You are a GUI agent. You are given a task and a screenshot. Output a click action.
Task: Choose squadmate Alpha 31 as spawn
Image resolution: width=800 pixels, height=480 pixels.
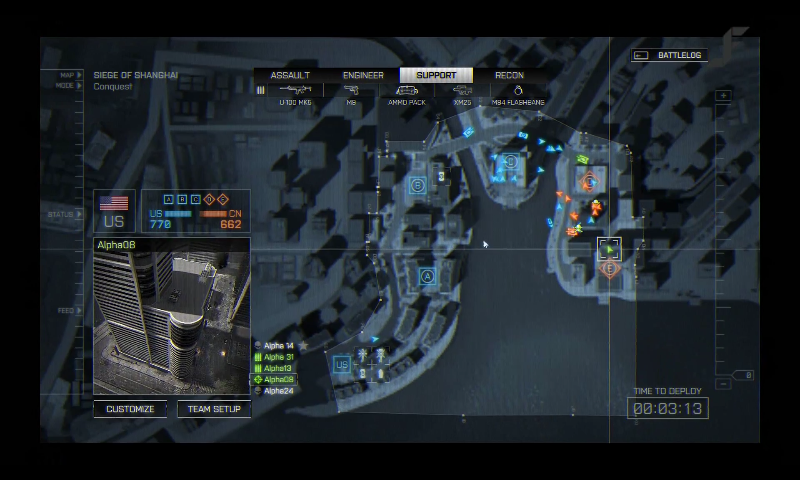click(278, 357)
